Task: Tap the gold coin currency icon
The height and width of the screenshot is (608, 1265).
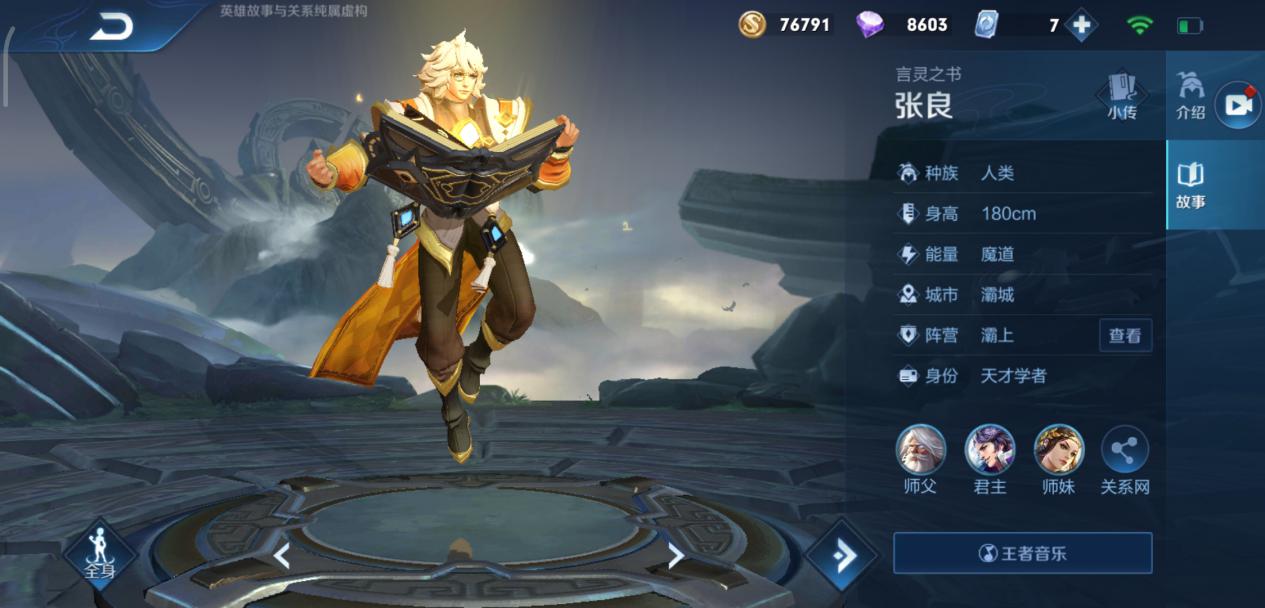Action: click(x=752, y=25)
